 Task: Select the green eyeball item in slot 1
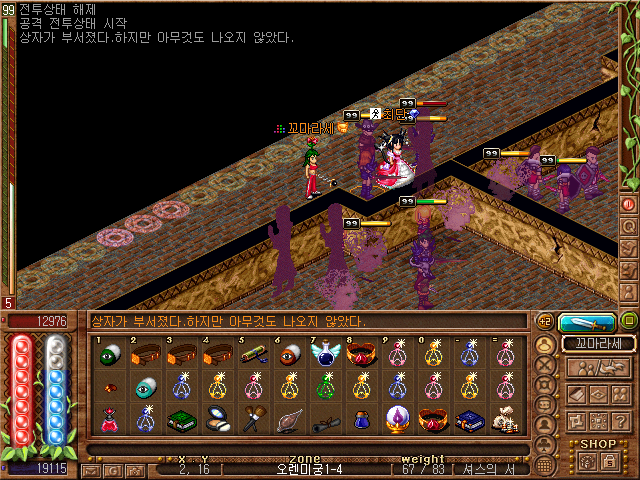(x=108, y=354)
